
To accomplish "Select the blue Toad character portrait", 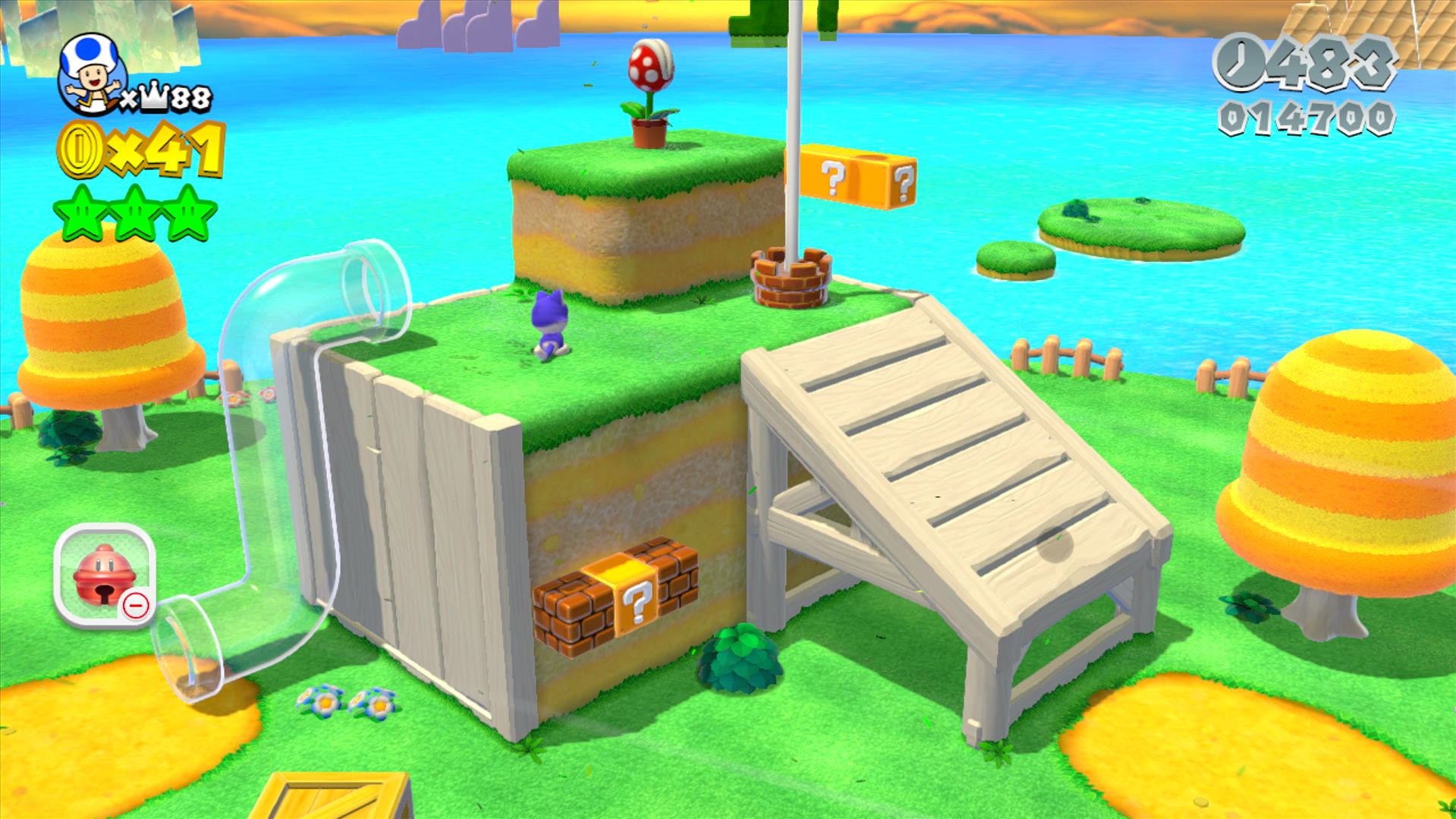I will click(91, 72).
